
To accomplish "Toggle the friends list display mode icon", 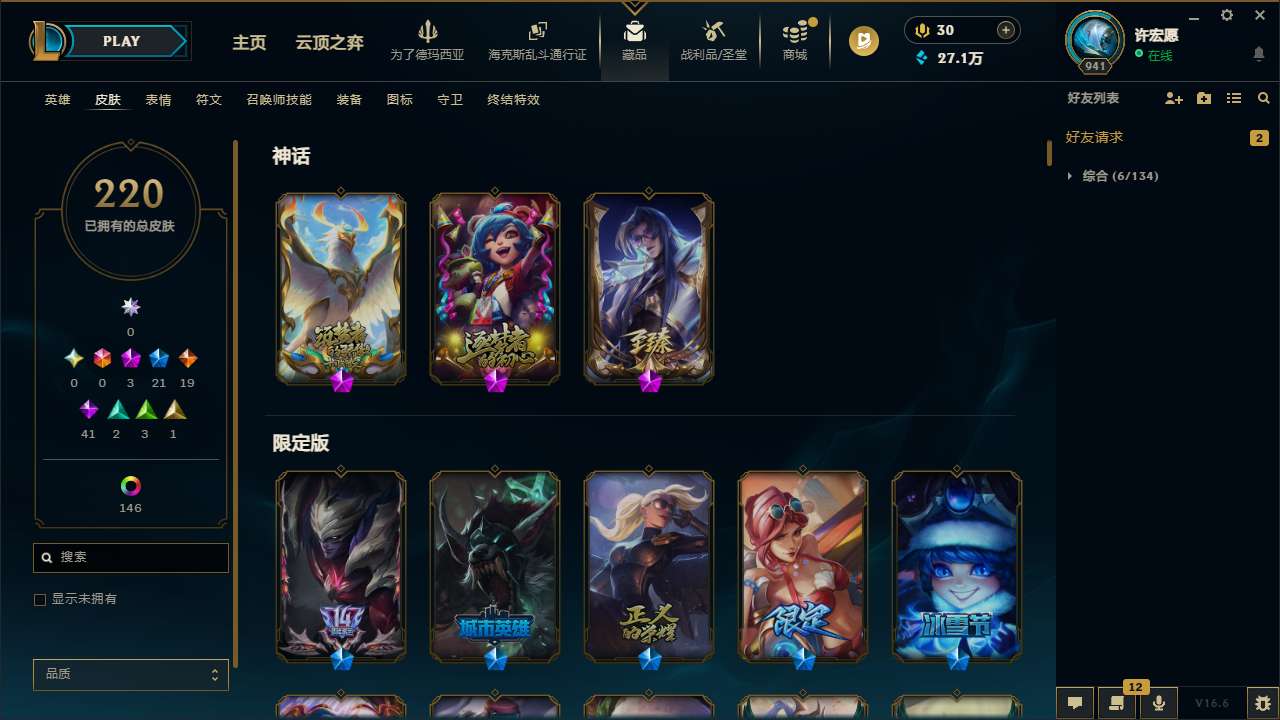I will click(1234, 97).
